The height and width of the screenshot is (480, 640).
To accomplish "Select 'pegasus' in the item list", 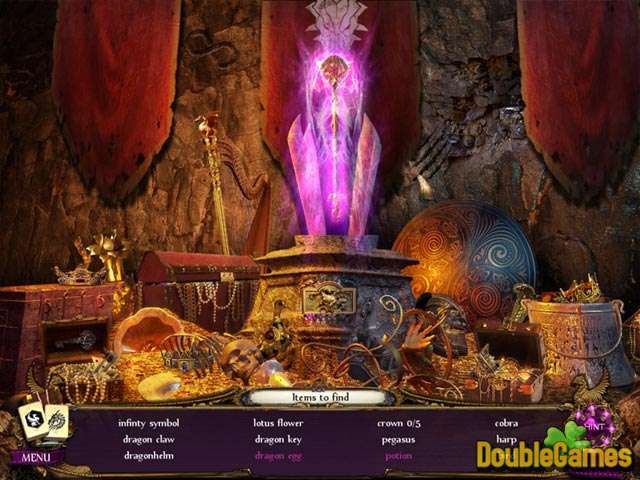I will 398,439.
